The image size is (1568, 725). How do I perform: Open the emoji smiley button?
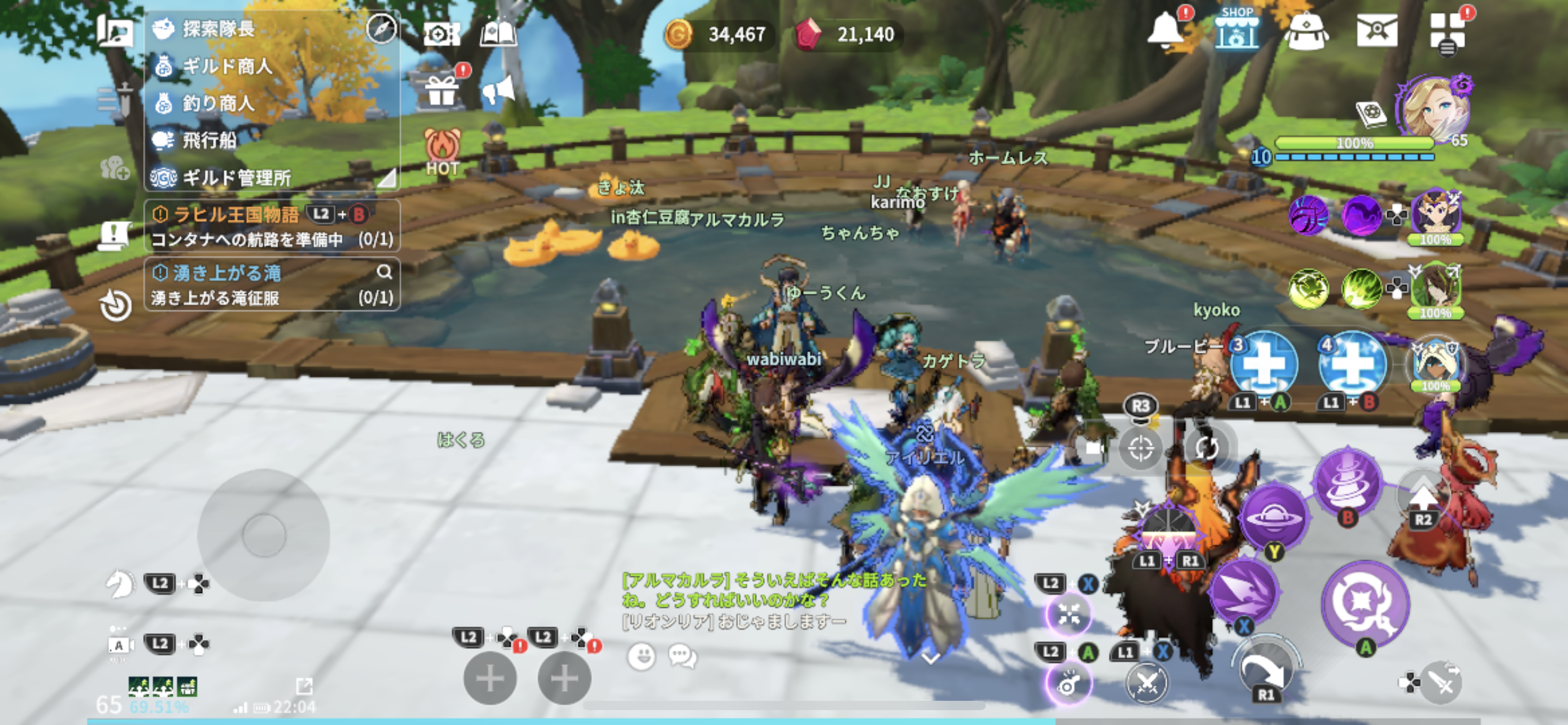click(641, 656)
